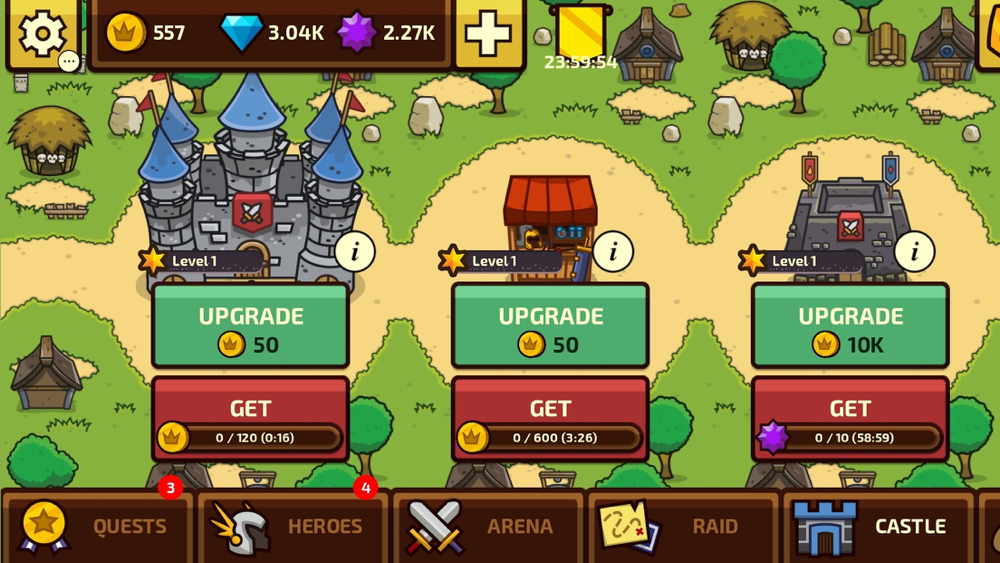Collect gold with the 0/120 GET button

[250, 419]
